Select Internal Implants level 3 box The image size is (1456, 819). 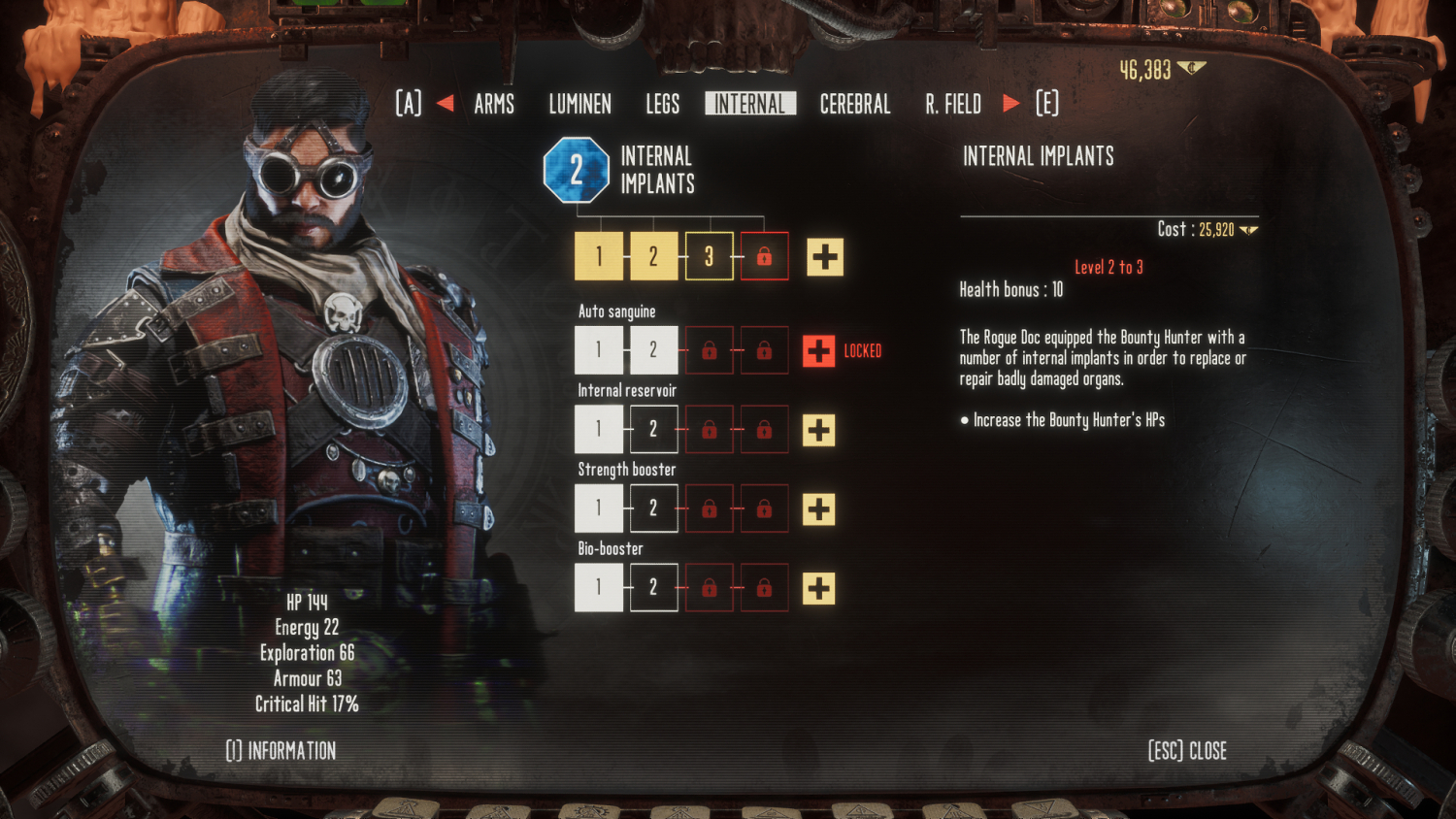[x=709, y=256]
